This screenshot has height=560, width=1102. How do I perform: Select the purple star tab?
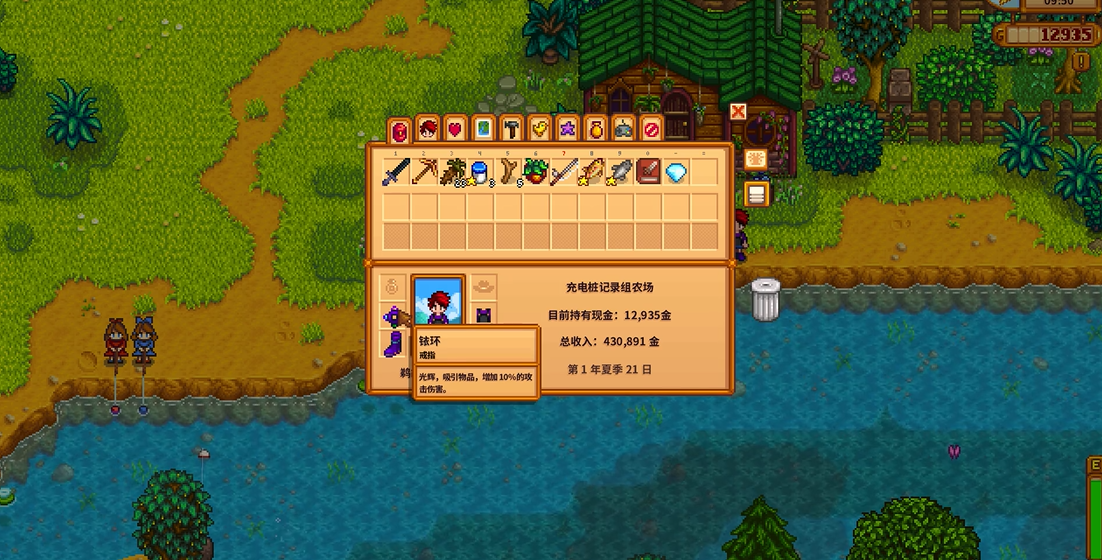pos(568,130)
